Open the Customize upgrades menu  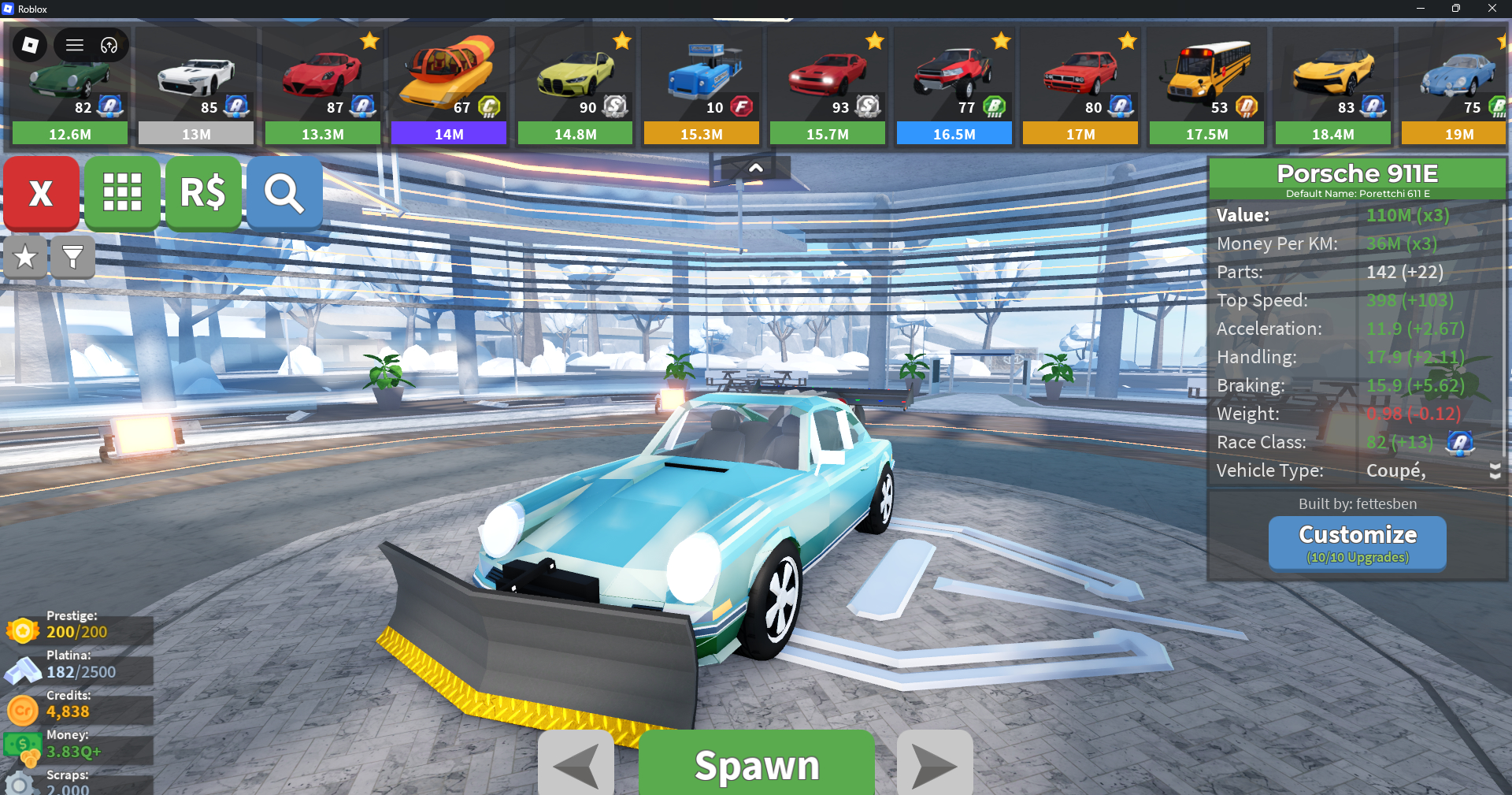coord(1357,543)
